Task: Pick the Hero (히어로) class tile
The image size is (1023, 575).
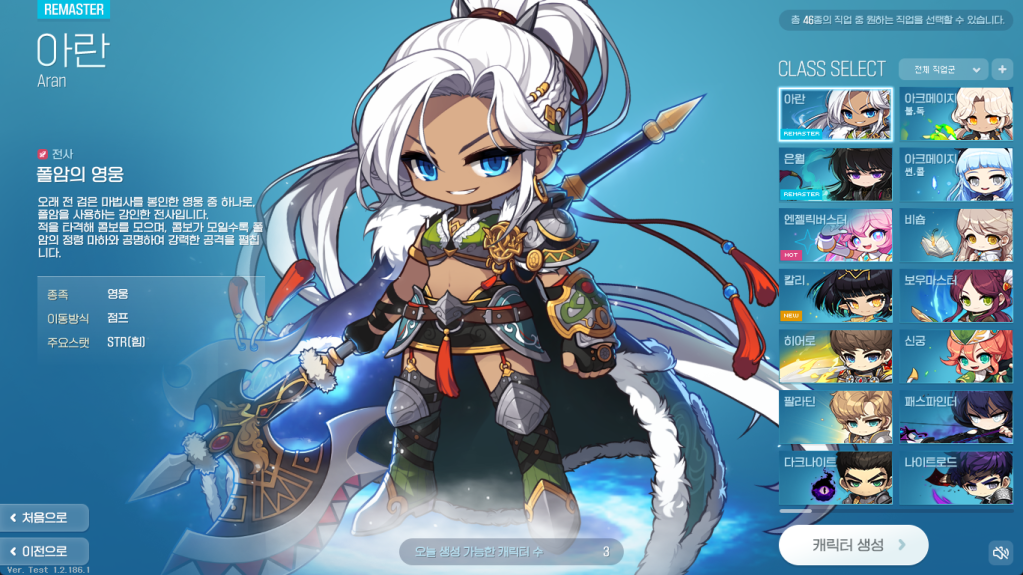Action: point(835,357)
